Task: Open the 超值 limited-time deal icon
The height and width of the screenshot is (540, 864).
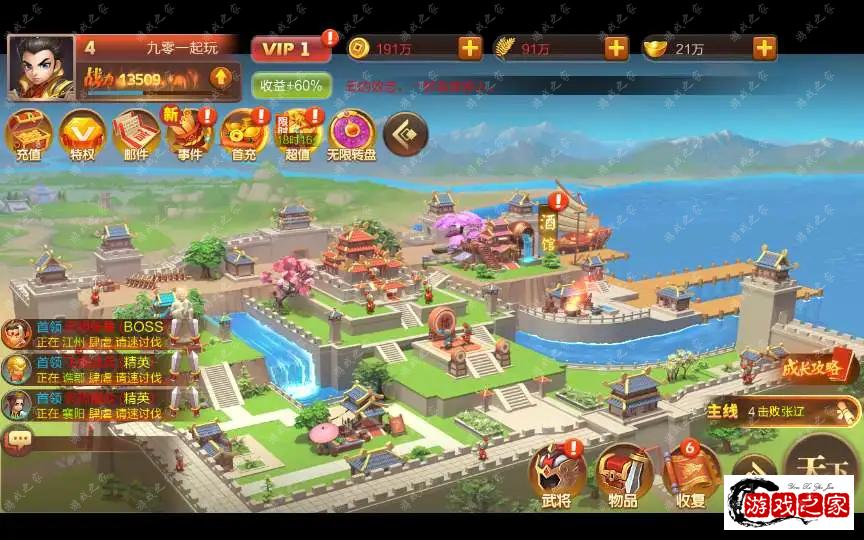Action: click(x=298, y=135)
